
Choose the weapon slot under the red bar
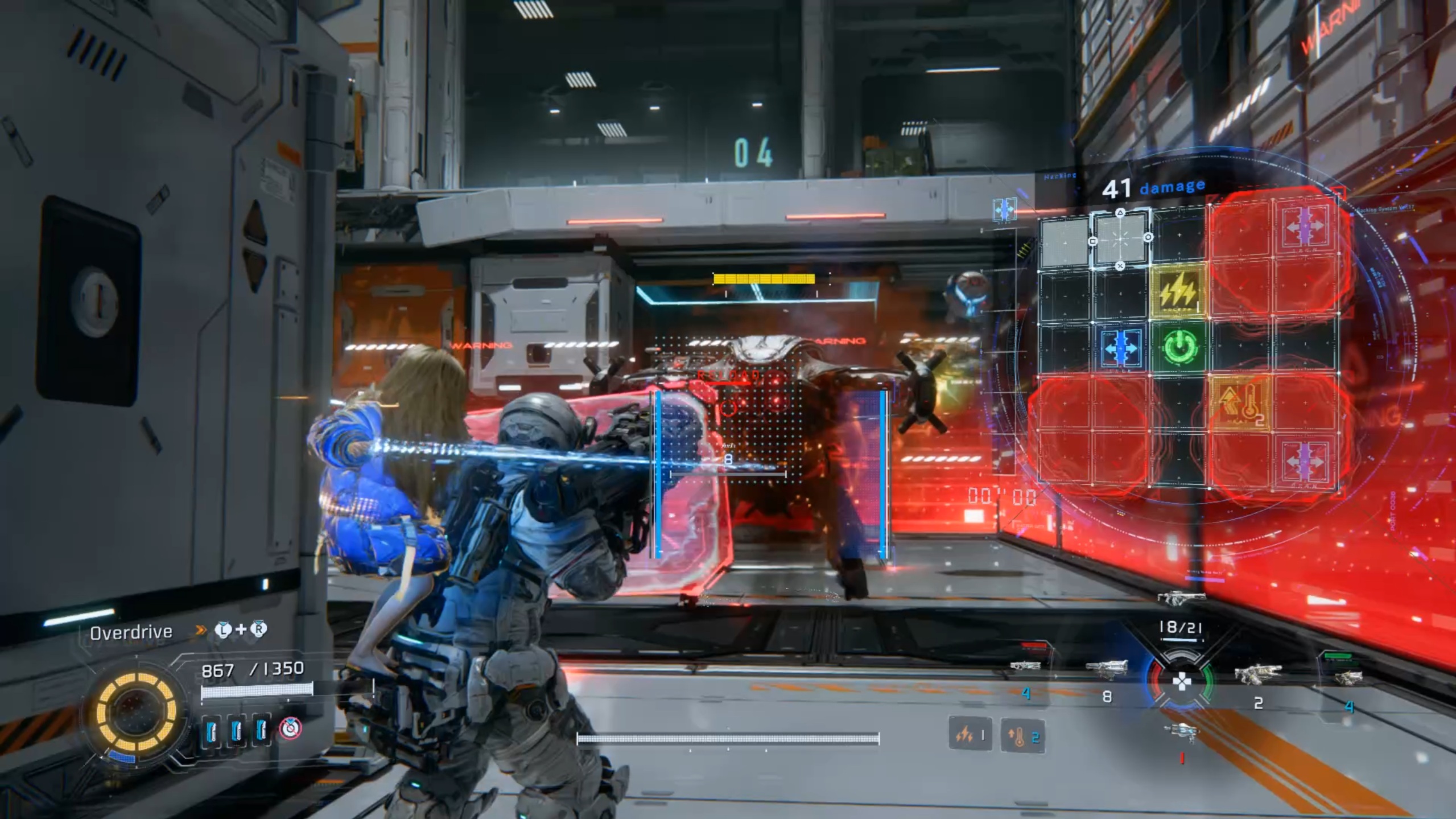(1026, 666)
